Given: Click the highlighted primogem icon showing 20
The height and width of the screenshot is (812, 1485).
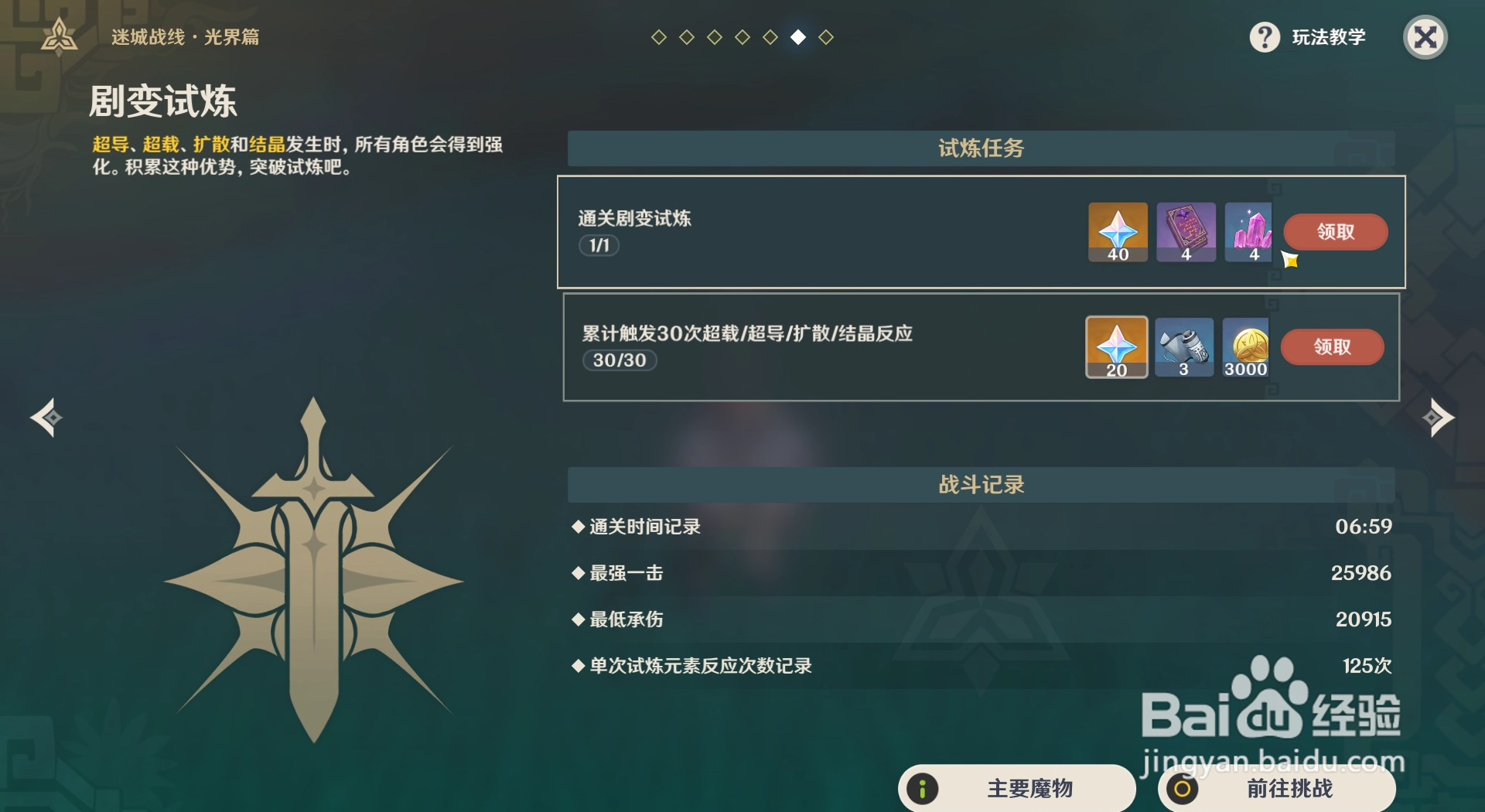Looking at the screenshot, I should [x=1117, y=346].
